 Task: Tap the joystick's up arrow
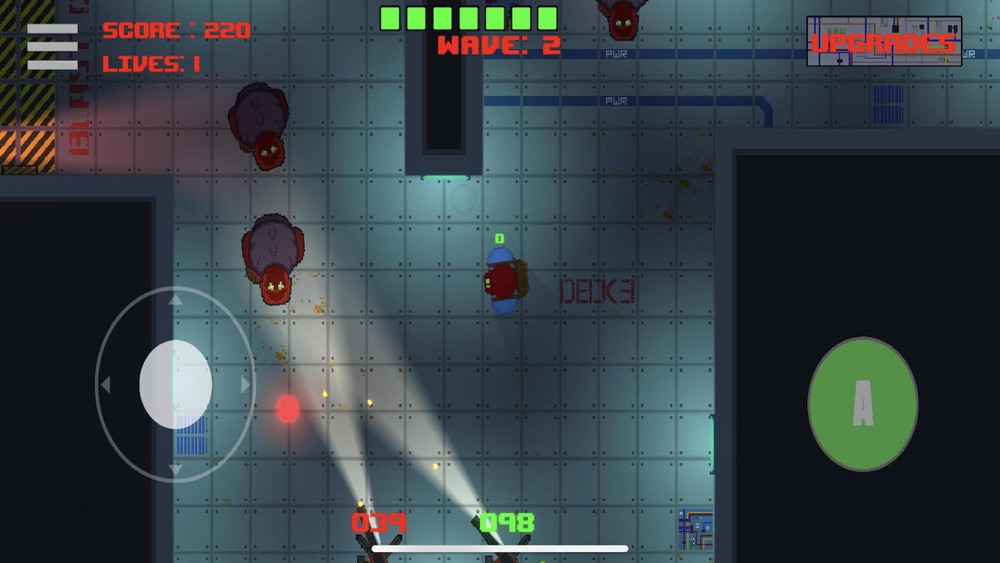point(175,298)
